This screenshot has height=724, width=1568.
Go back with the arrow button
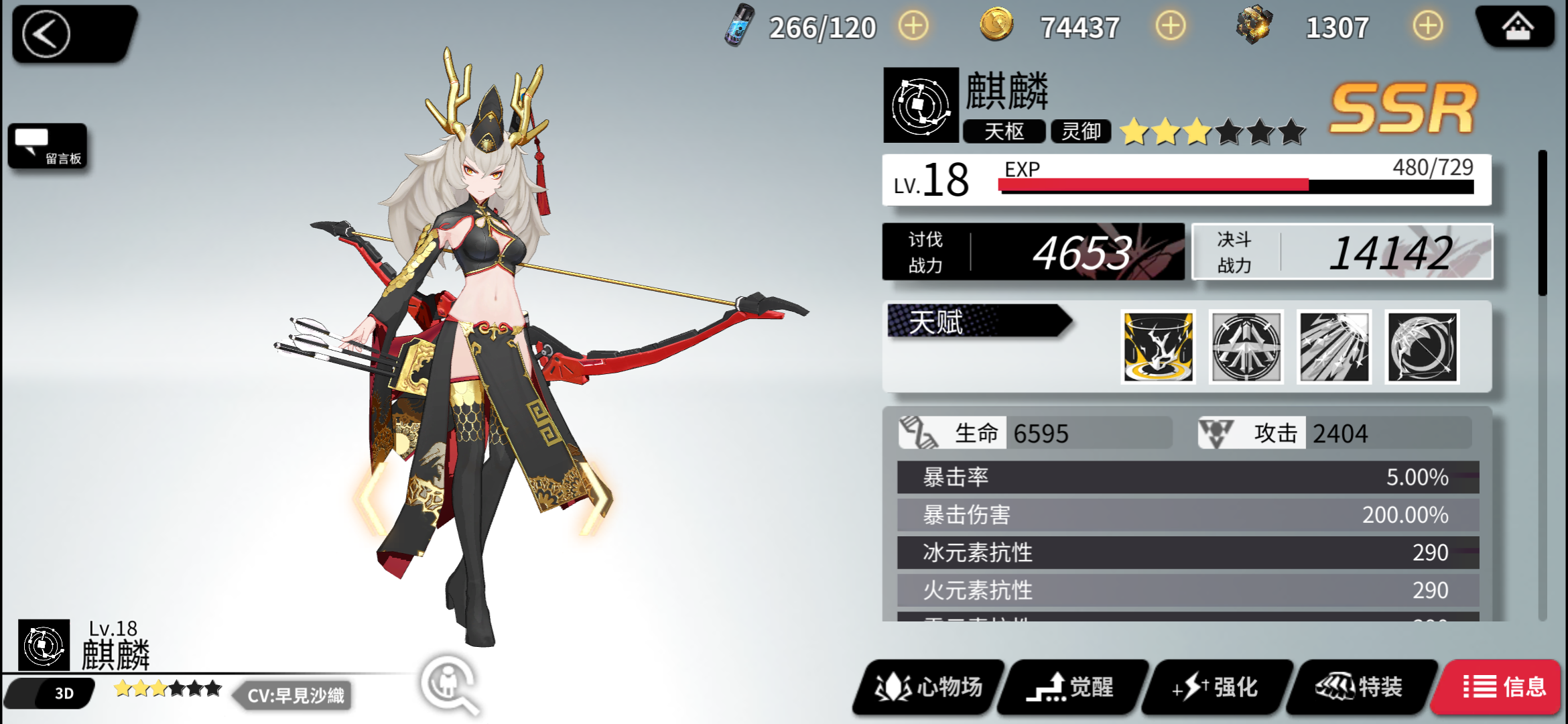(x=47, y=34)
